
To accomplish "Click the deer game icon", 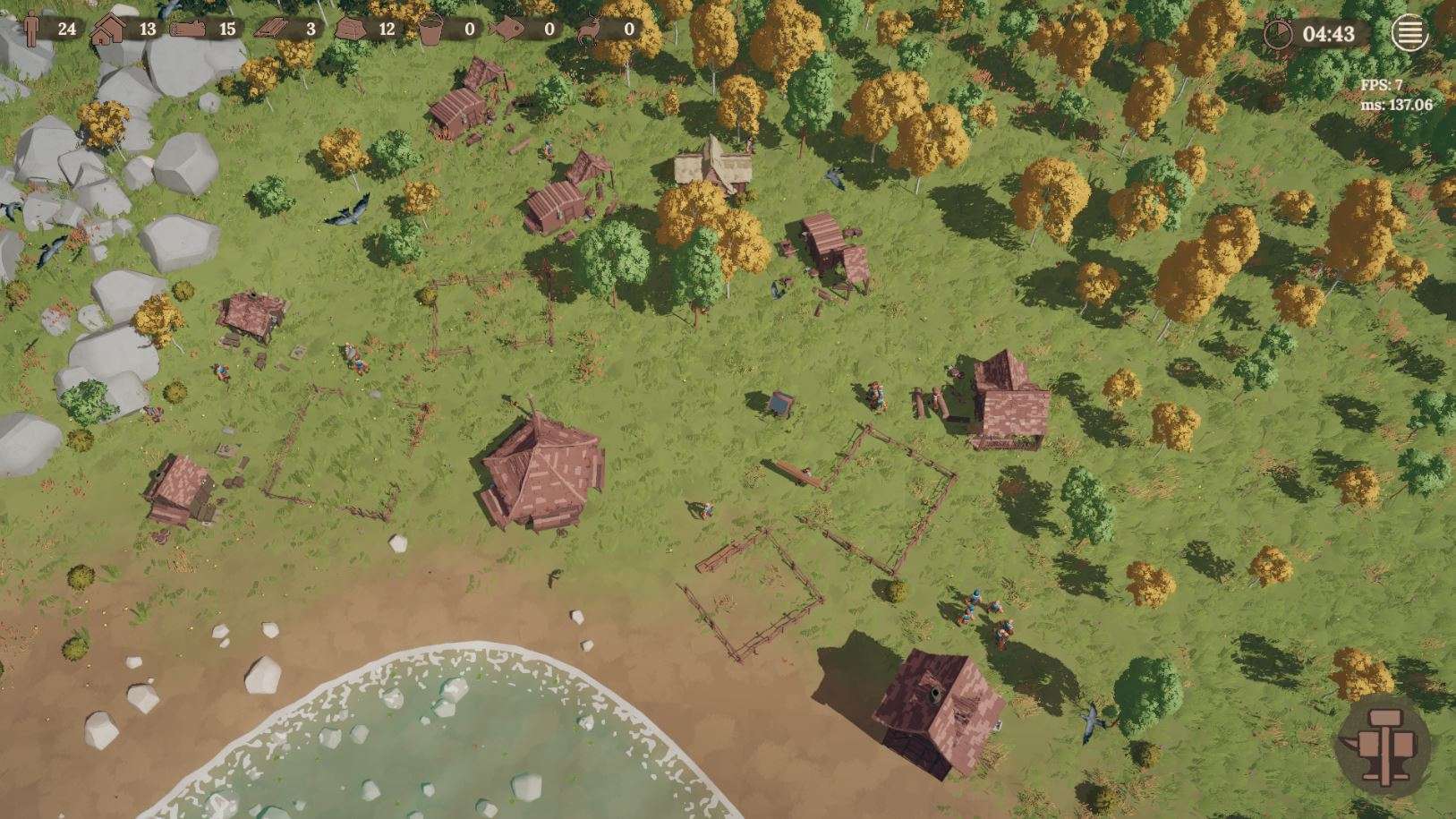I will (590, 29).
